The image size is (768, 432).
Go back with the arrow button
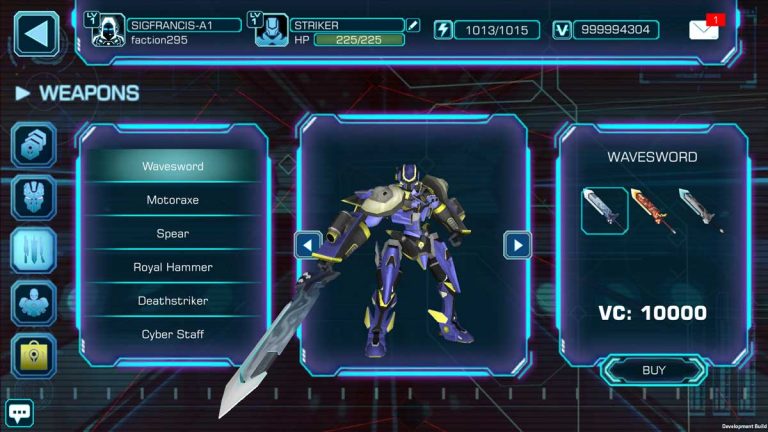(36, 33)
